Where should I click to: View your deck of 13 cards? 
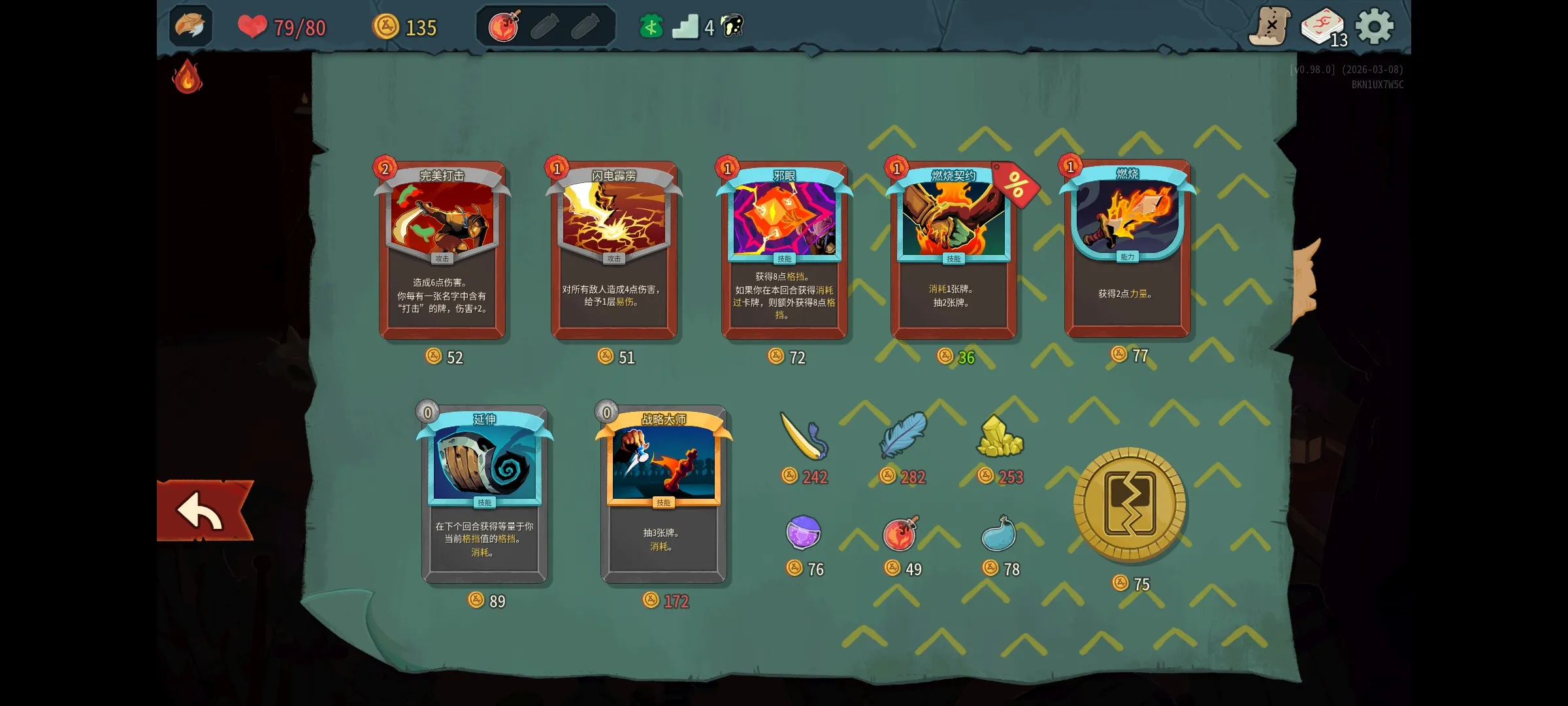[1323, 27]
